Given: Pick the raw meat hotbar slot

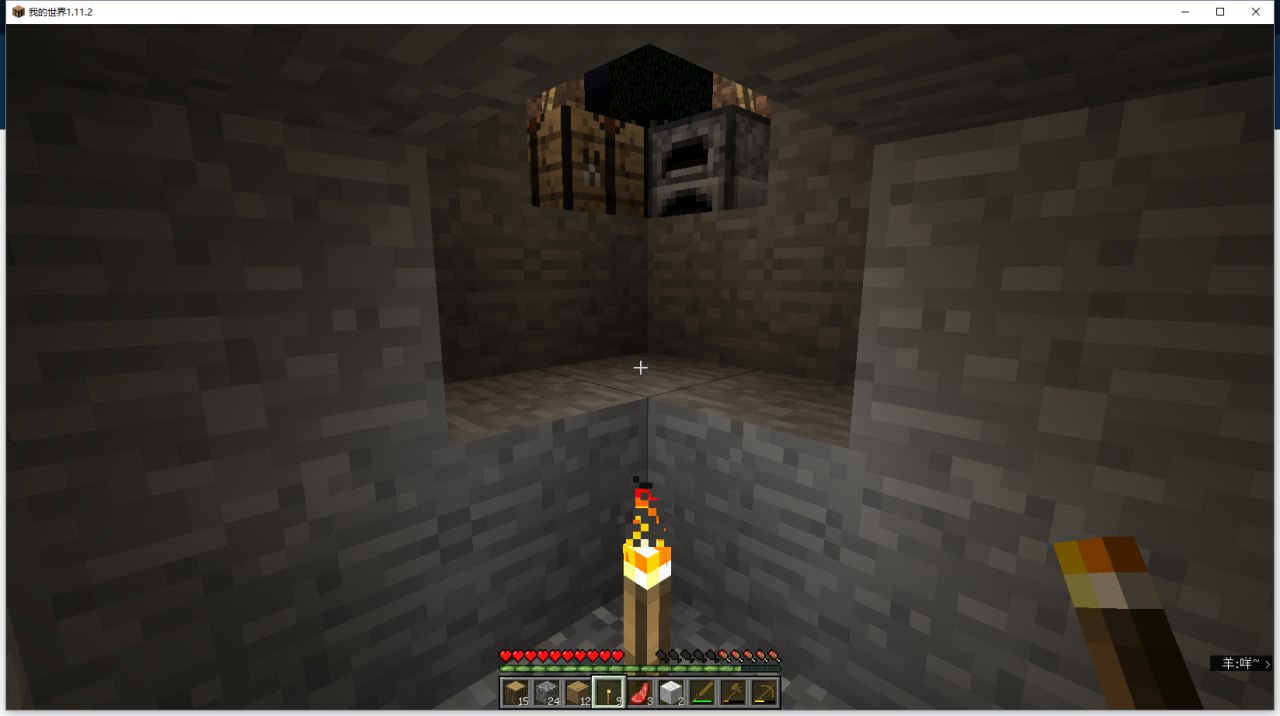Looking at the screenshot, I should coord(640,692).
